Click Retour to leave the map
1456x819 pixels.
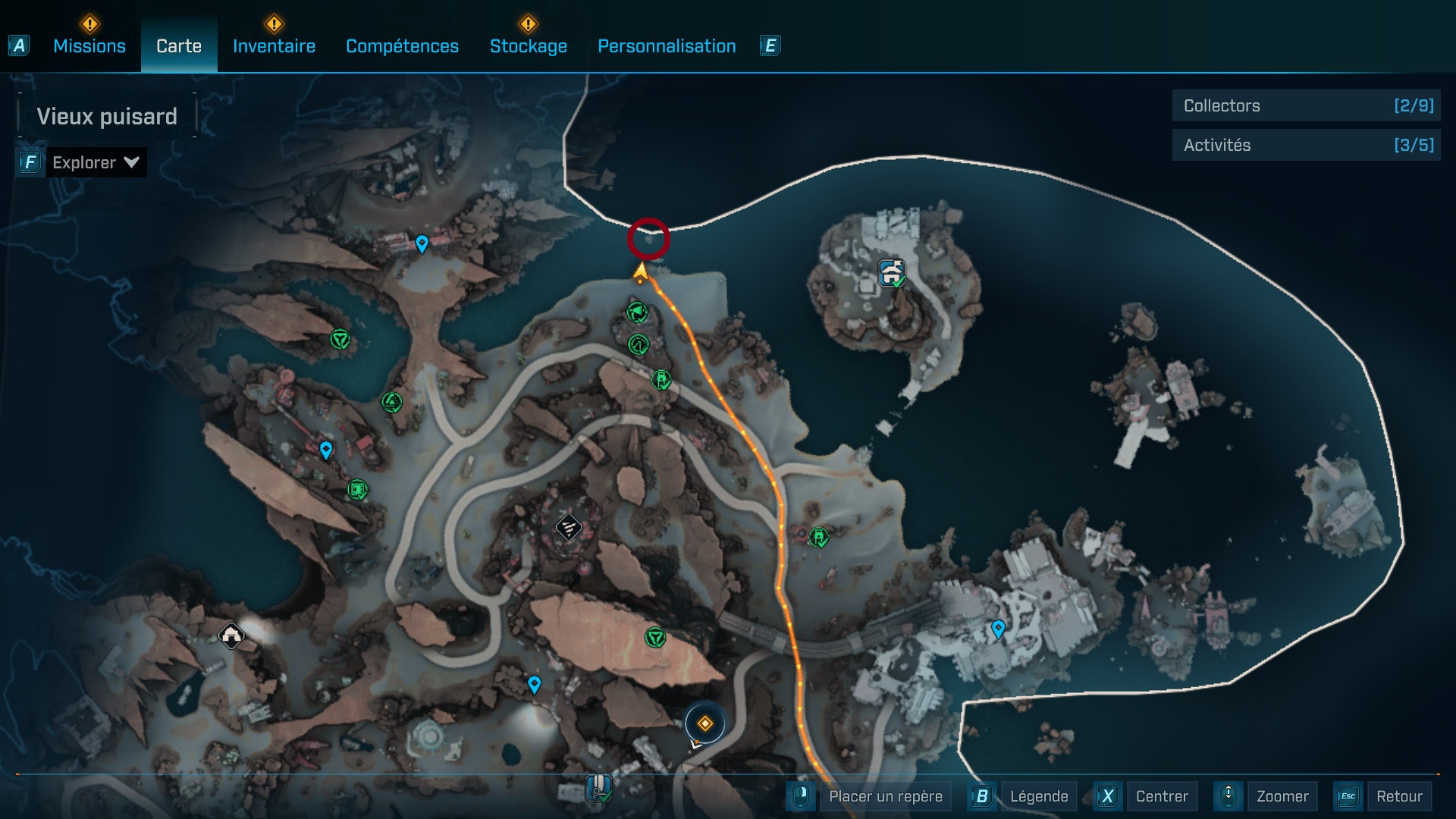1398,796
